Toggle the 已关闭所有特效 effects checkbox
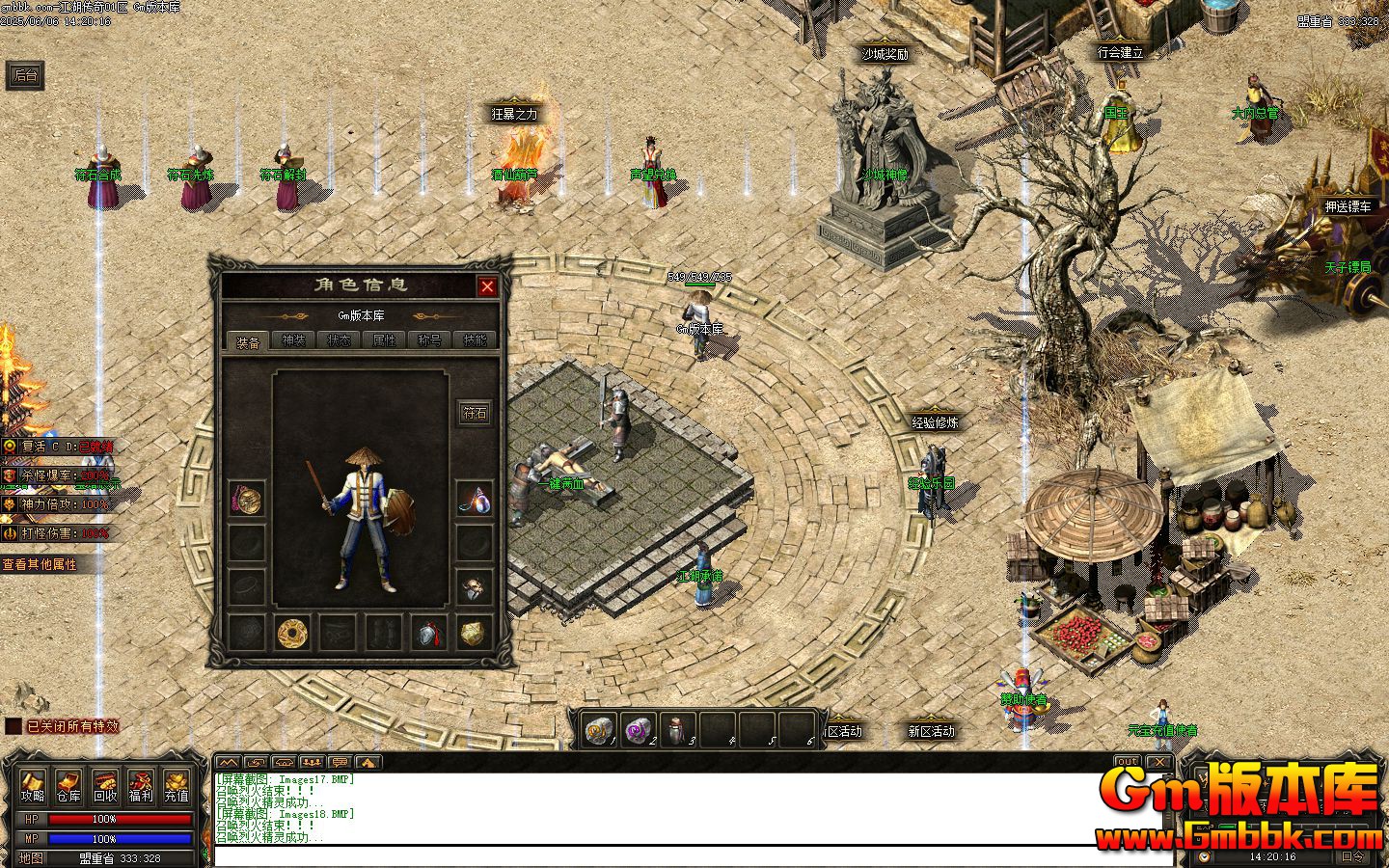The width and height of the screenshot is (1389, 868). 13,726
